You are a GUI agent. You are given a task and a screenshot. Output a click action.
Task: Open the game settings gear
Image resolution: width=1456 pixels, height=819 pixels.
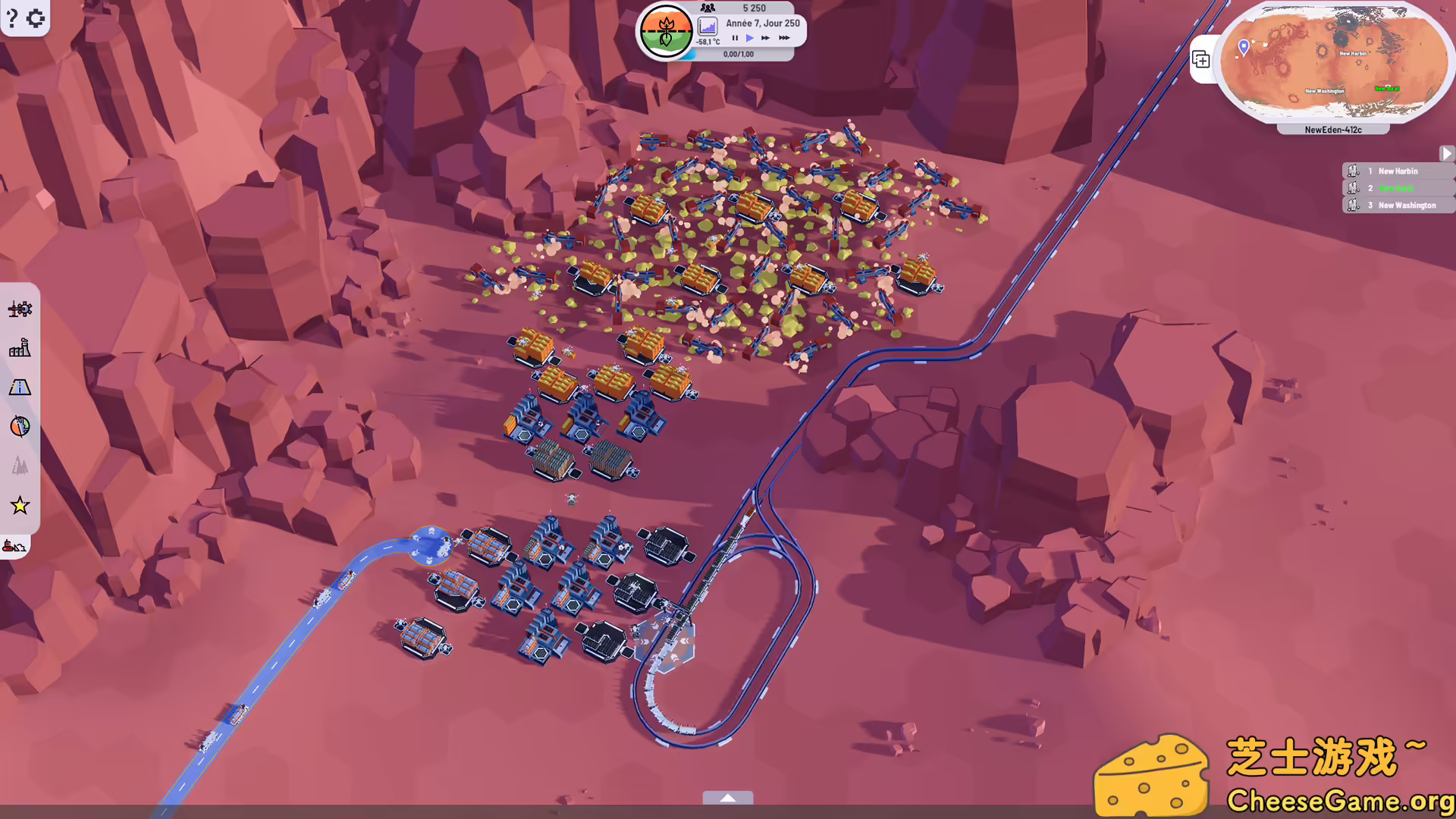click(35, 18)
